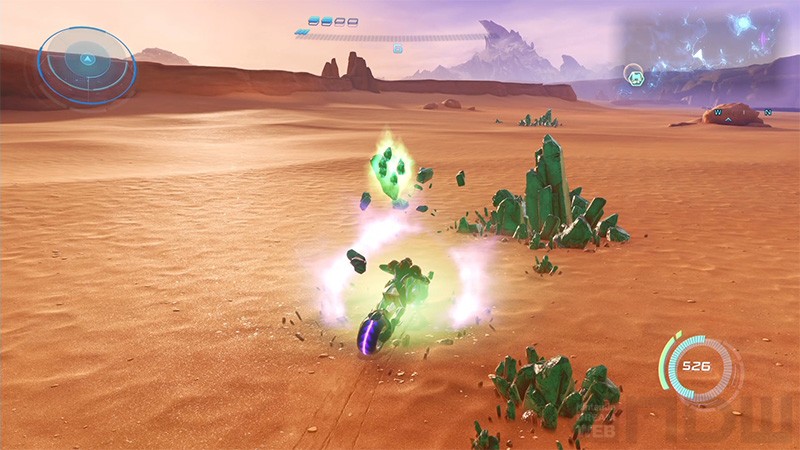Click the circular radar in the corner

(x=87, y=65)
